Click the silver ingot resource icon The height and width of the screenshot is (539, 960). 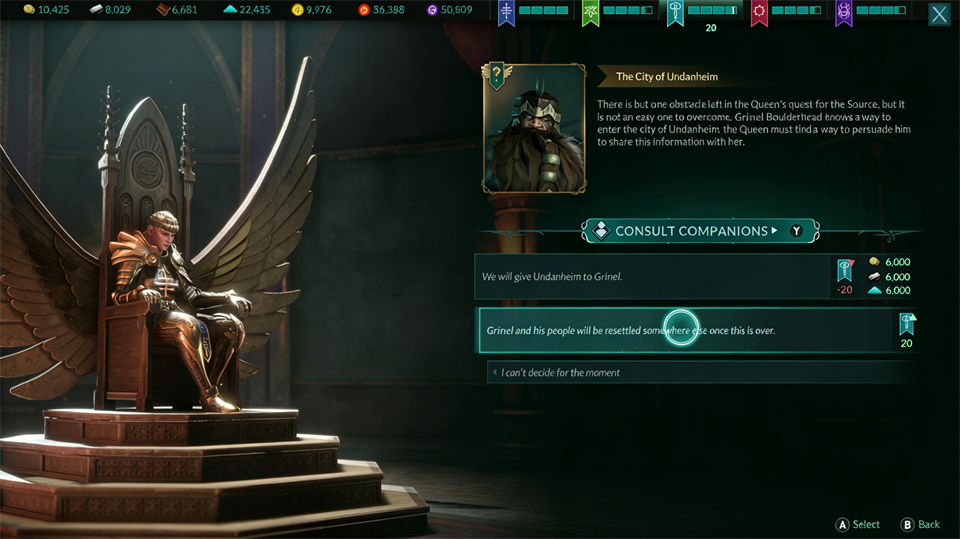(96, 10)
